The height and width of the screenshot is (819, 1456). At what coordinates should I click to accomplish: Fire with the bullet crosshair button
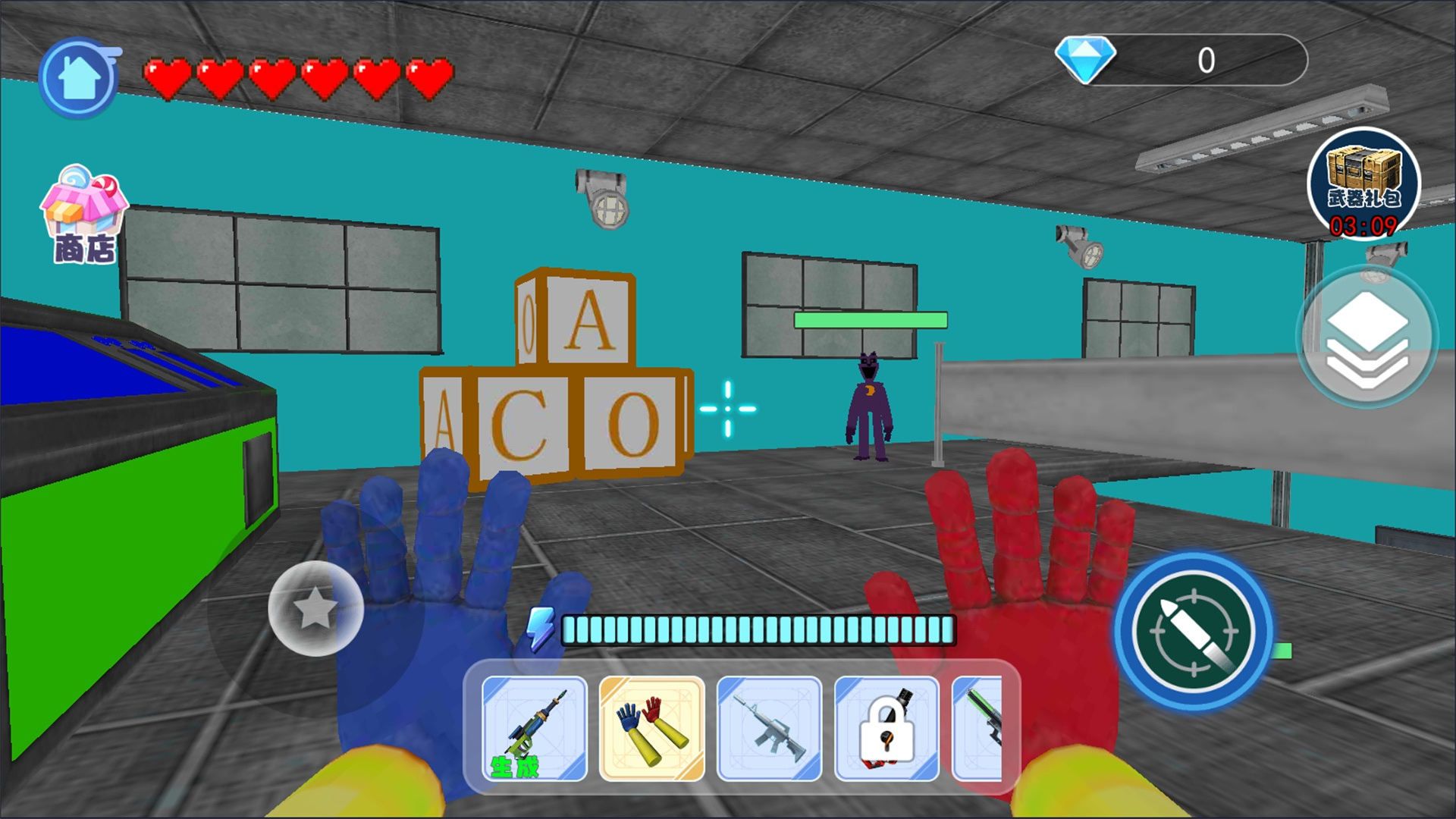pos(1193,631)
